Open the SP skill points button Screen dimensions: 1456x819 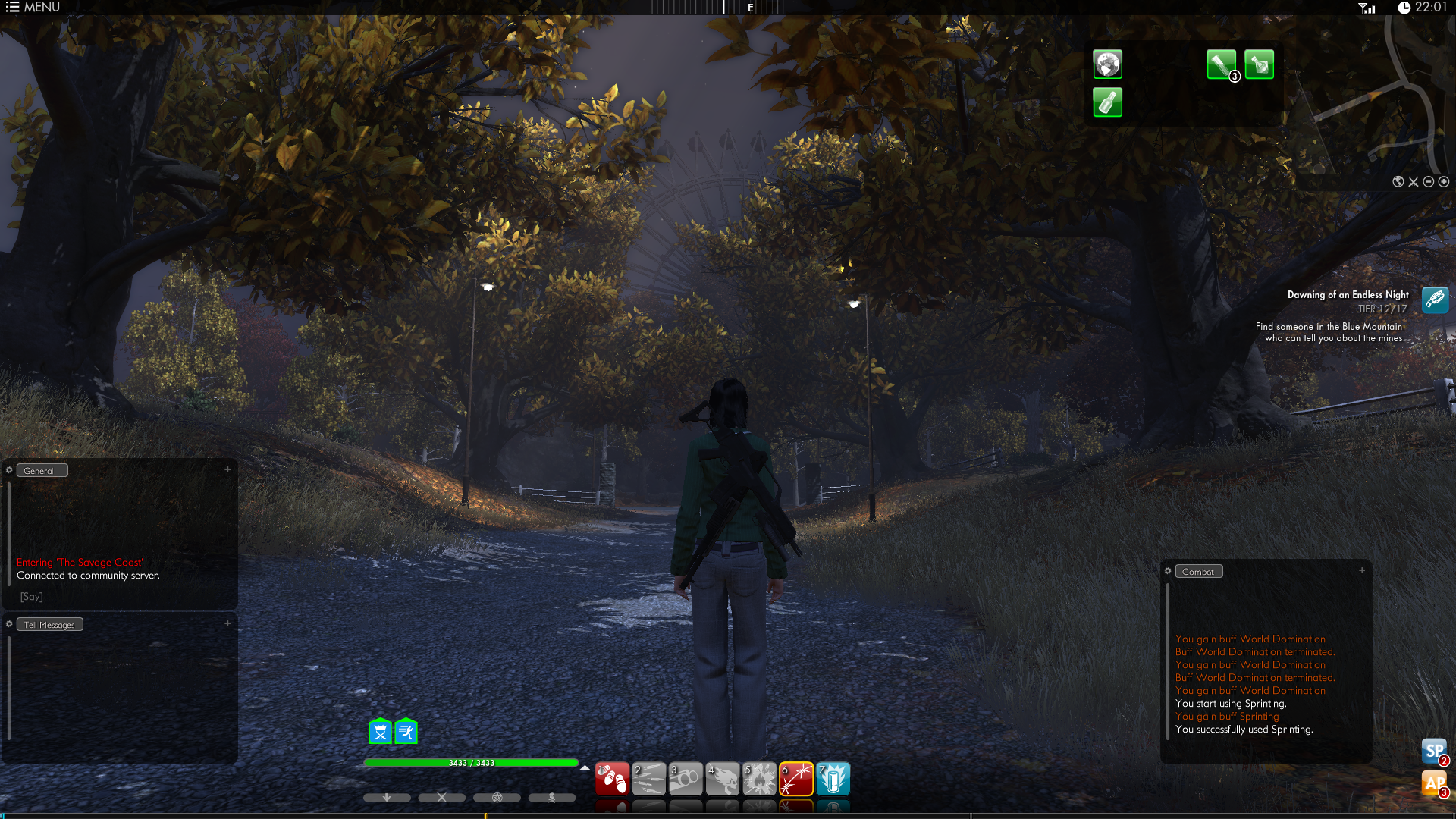(1434, 752)
